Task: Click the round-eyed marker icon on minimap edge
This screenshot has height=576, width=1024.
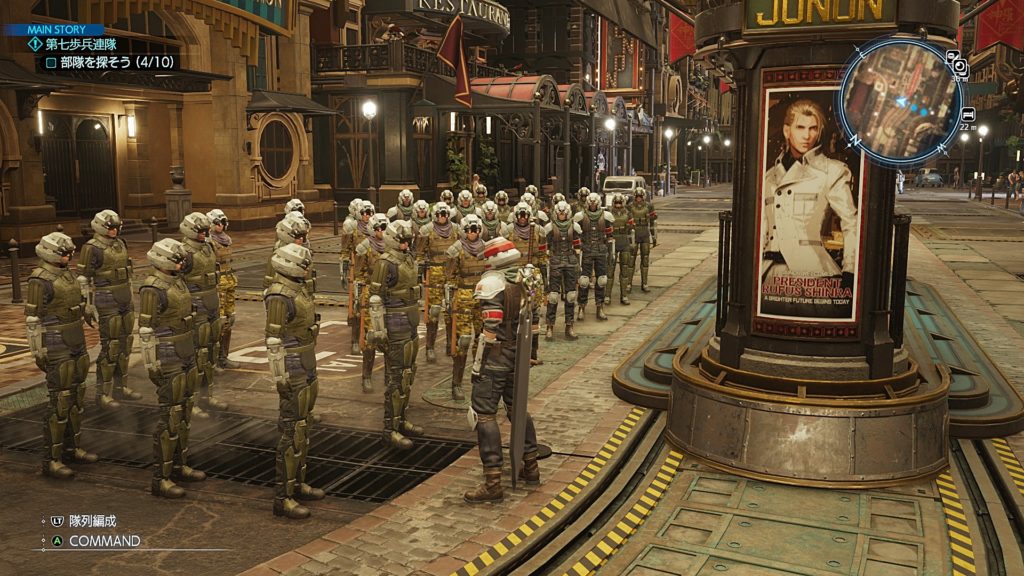Action: [x=958, y=65]
